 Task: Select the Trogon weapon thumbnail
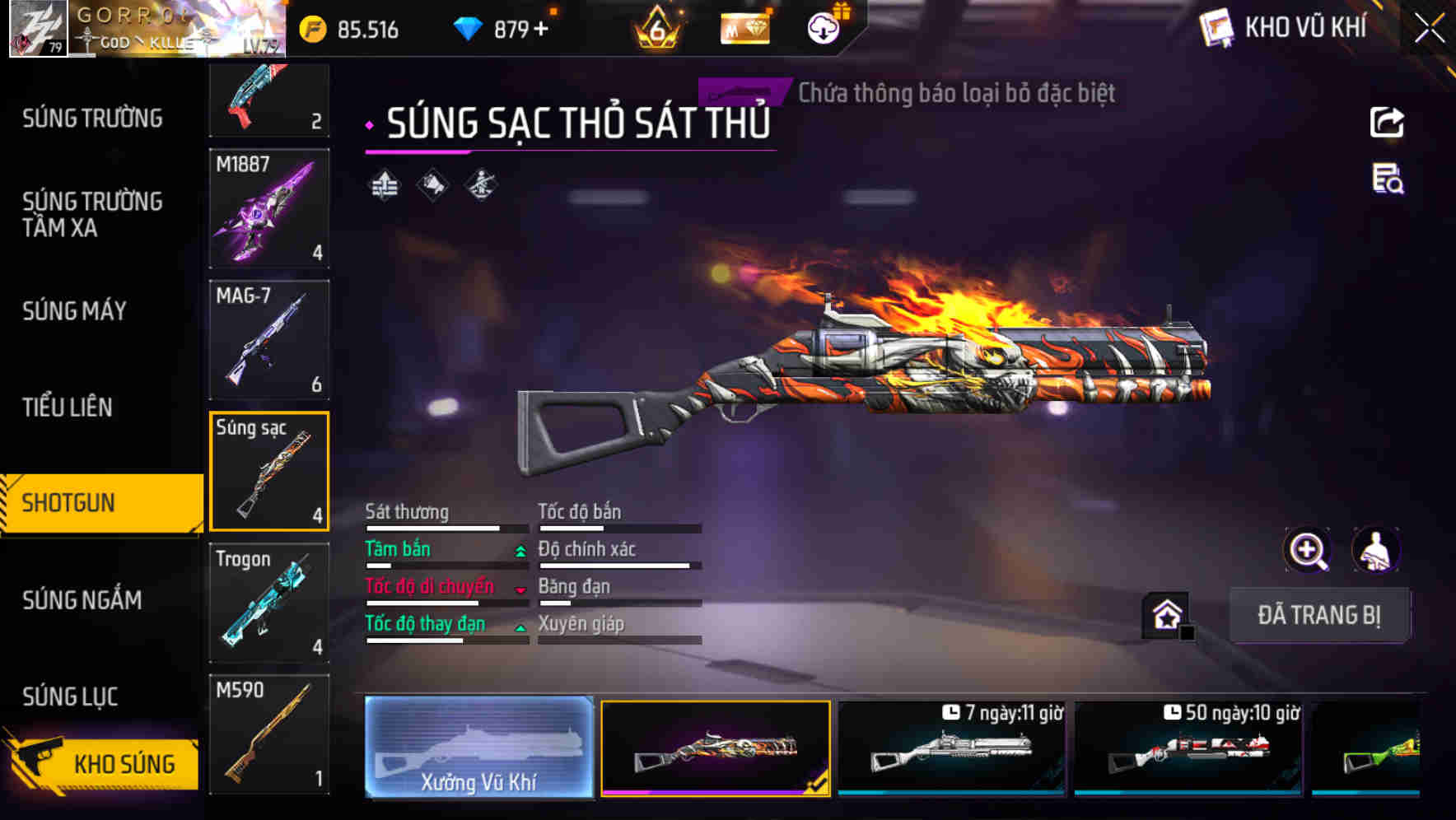coord(269,603)
